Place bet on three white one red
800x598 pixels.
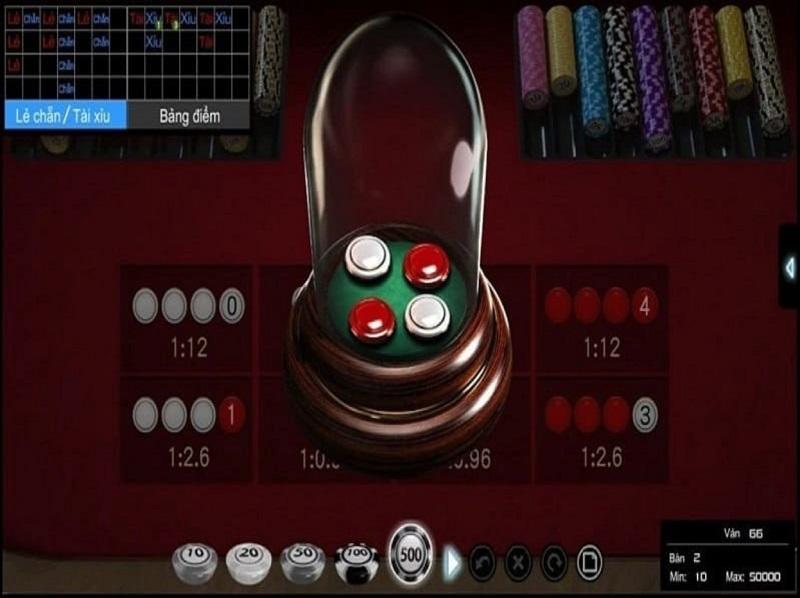point(188,428)
